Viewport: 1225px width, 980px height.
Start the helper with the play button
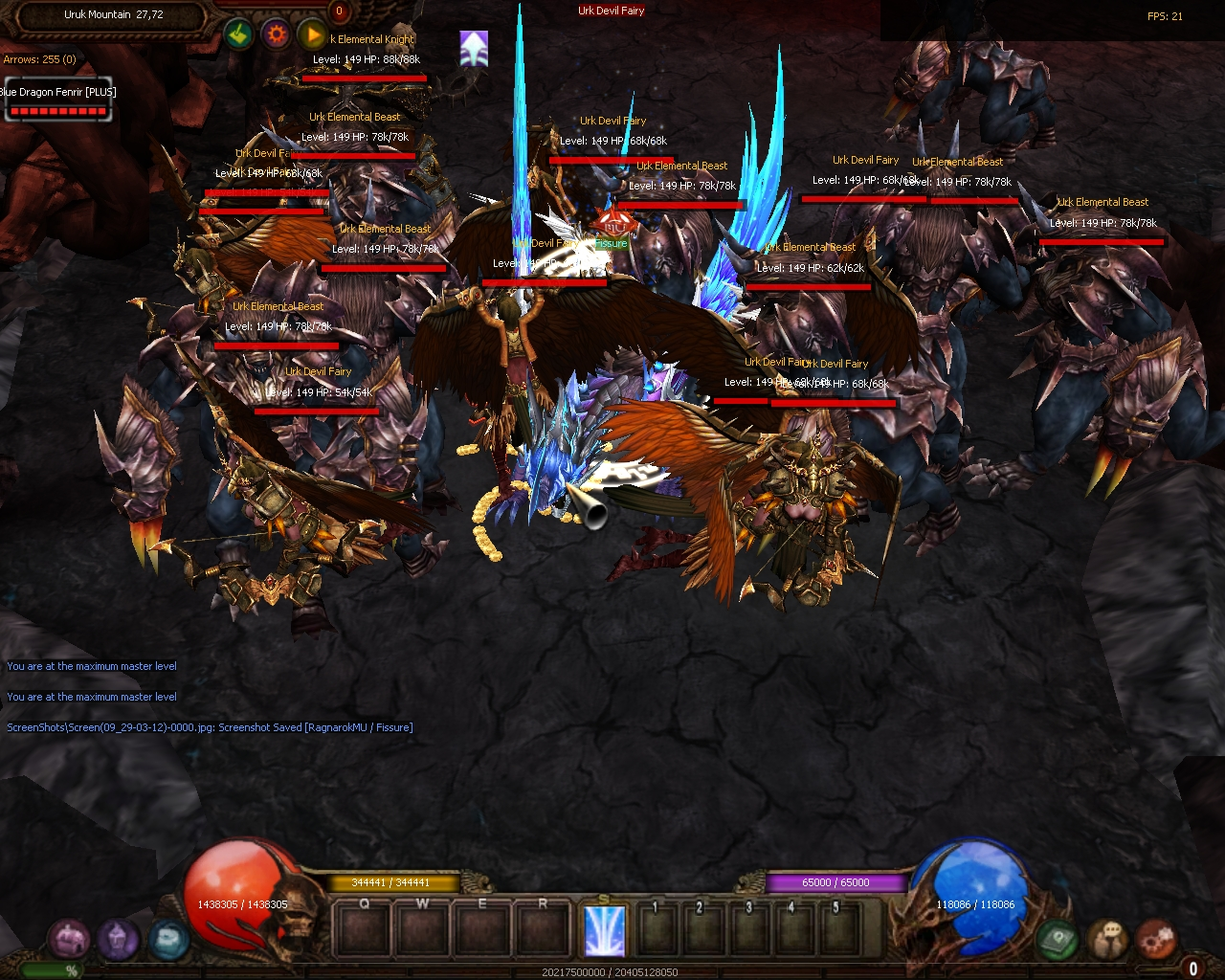pyautogui.click(x=312, y=35)
